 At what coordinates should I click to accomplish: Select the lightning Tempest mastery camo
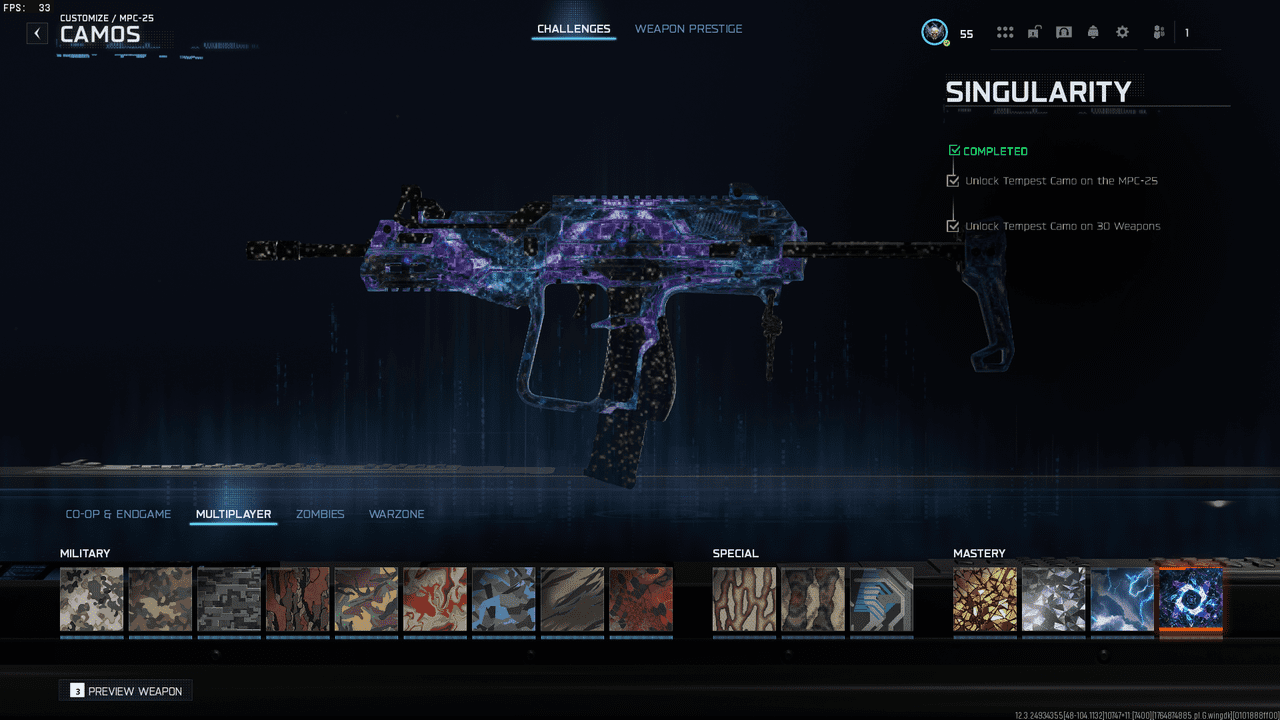(x=1122, y=598)
